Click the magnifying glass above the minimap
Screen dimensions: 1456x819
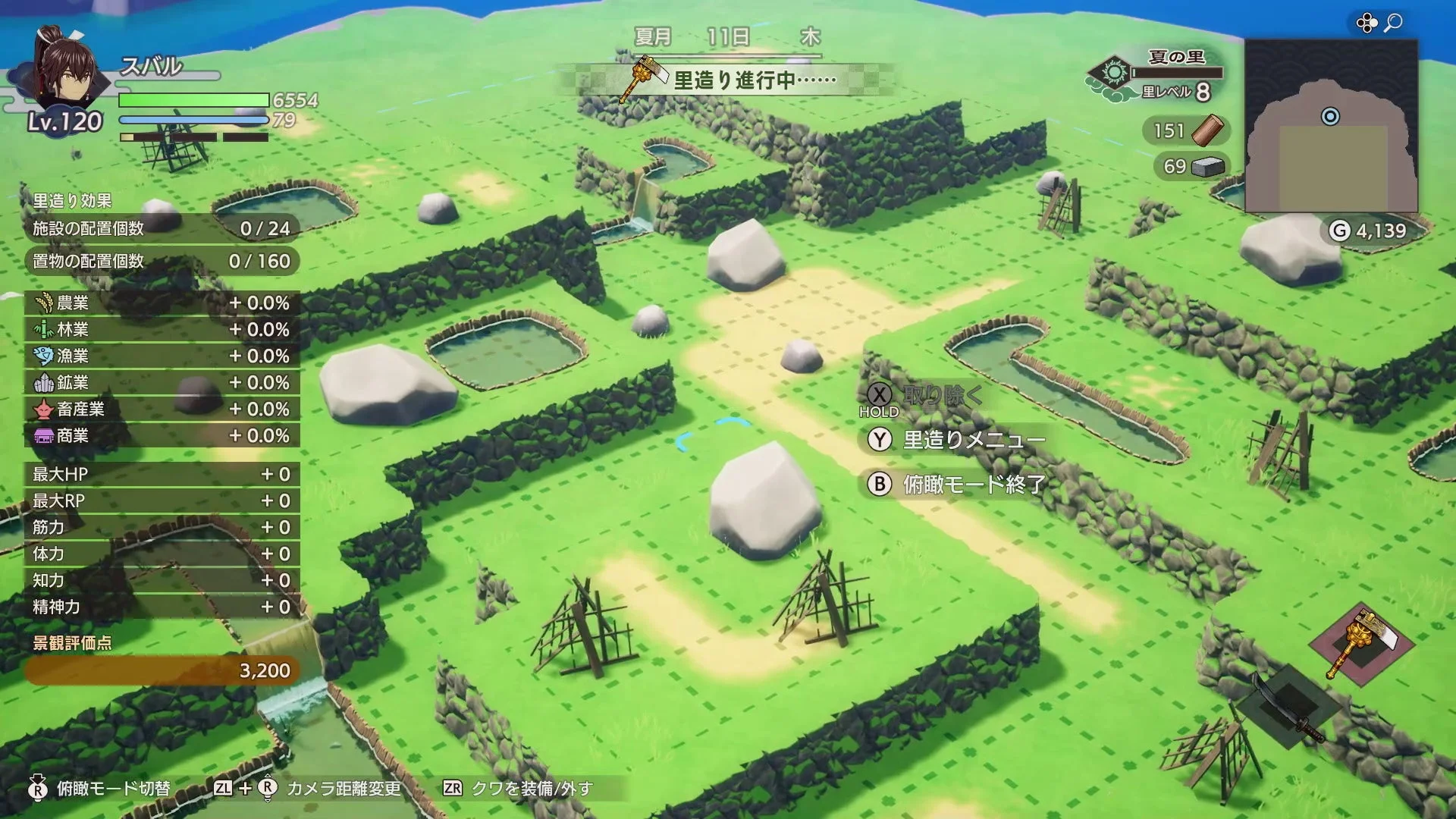click(x=1393, y=24)
